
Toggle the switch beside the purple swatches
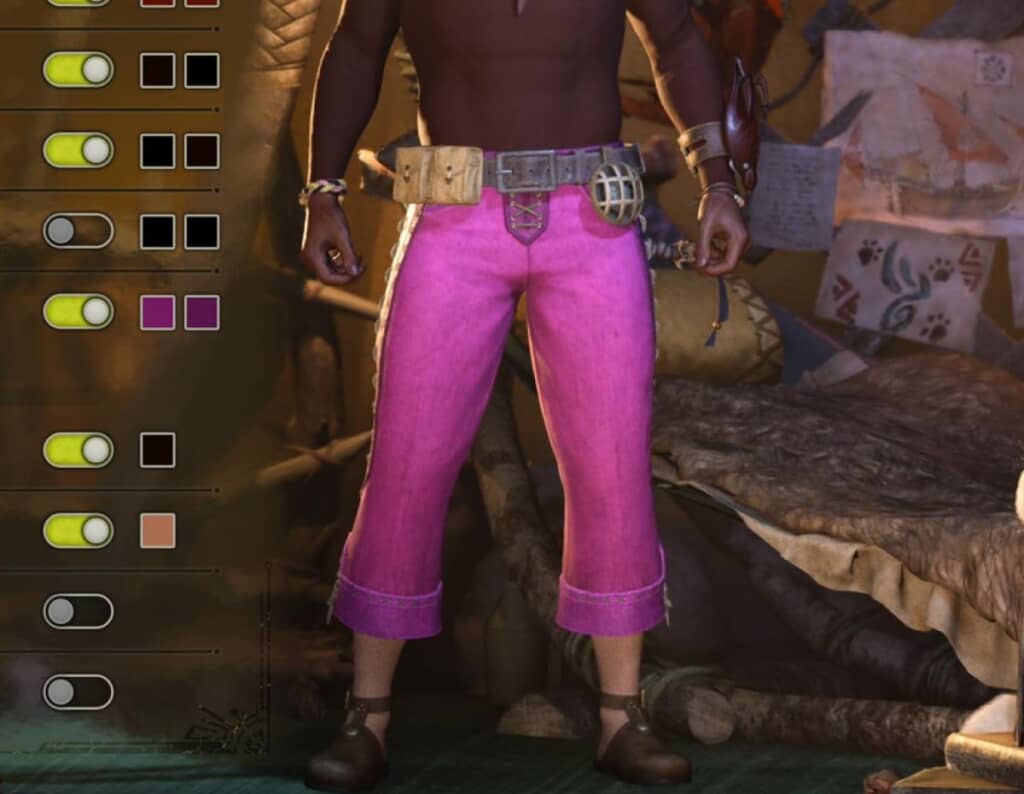[x=78, y=312]
